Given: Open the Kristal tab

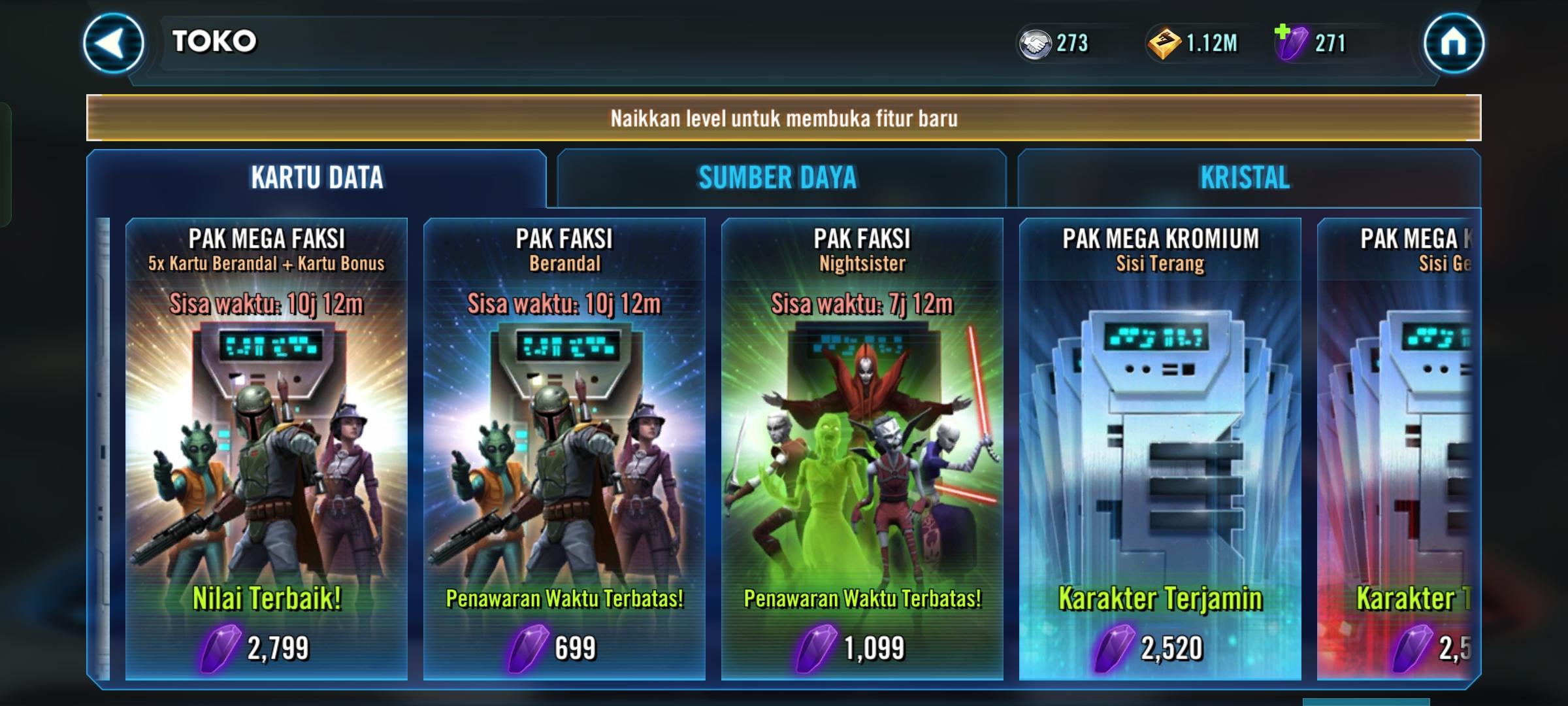Looking at the screenshot, I should click(1245, 178).
